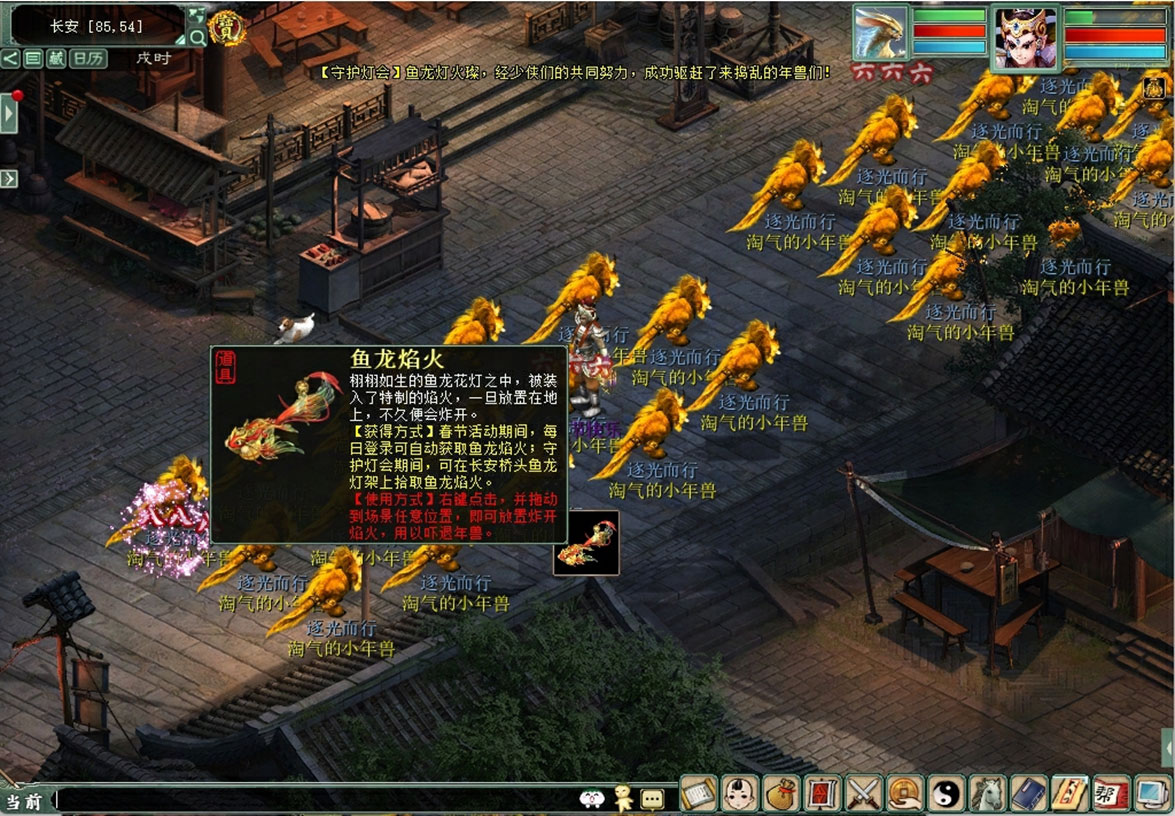The image size is (1175, 816).
Task: Open the golden 寶 treasure icon
Action: pyautogui.click(x=227, y=24)
